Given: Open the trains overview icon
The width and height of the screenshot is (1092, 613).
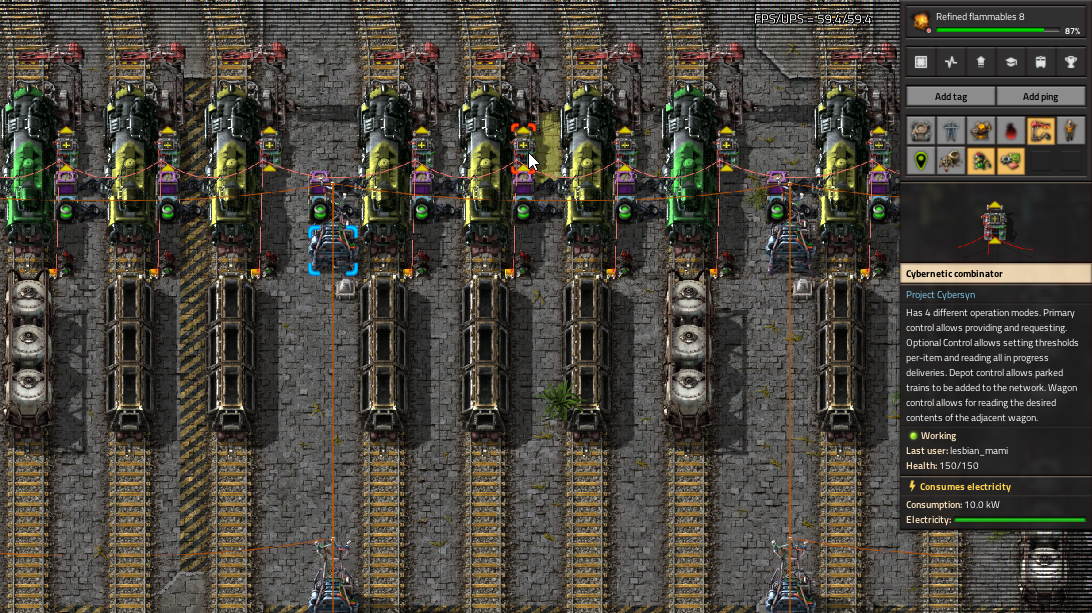Looking at the screenshot, I should point(1041,62).
